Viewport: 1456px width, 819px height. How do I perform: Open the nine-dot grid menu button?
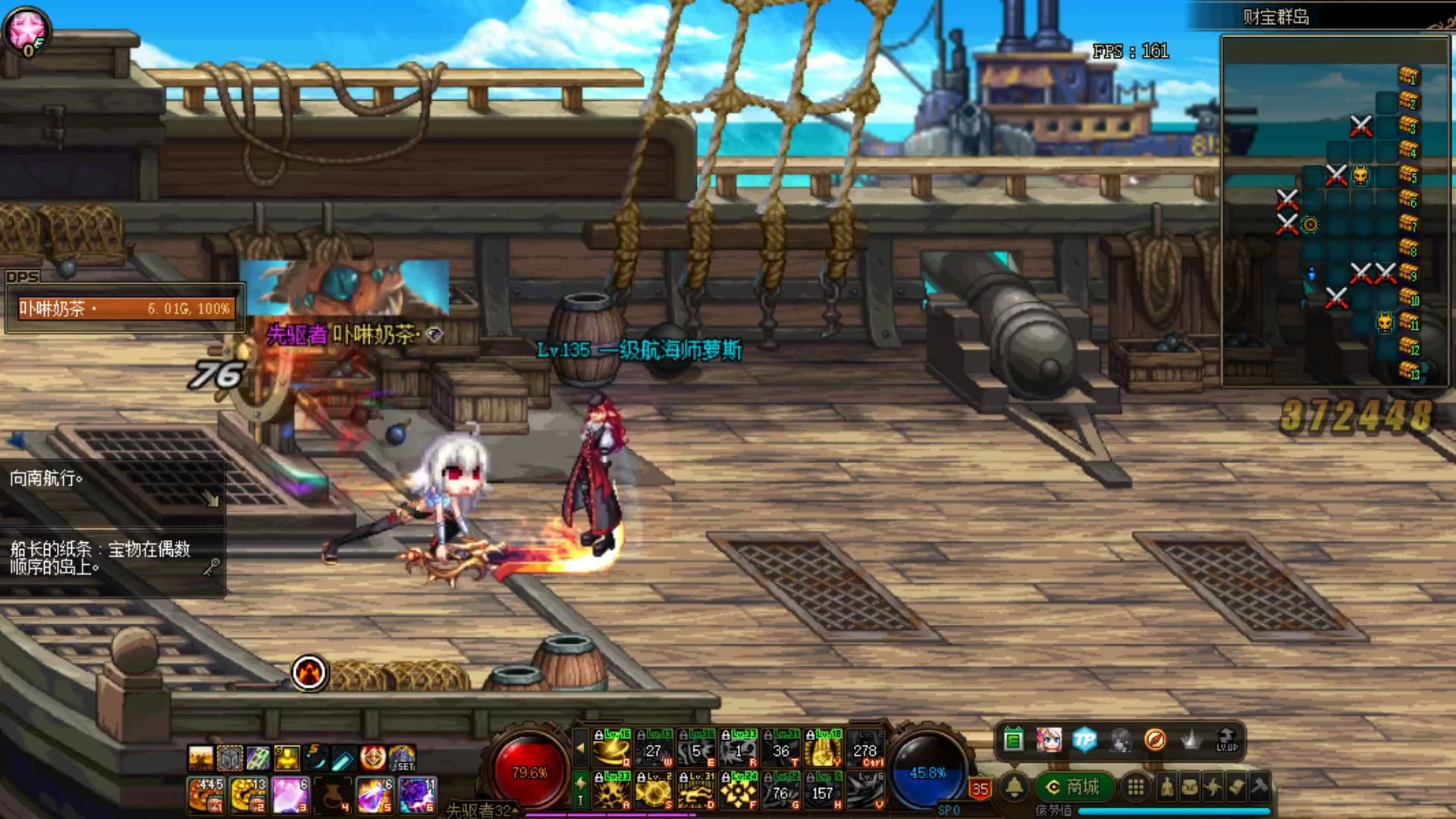click(x=1135, y=787)
